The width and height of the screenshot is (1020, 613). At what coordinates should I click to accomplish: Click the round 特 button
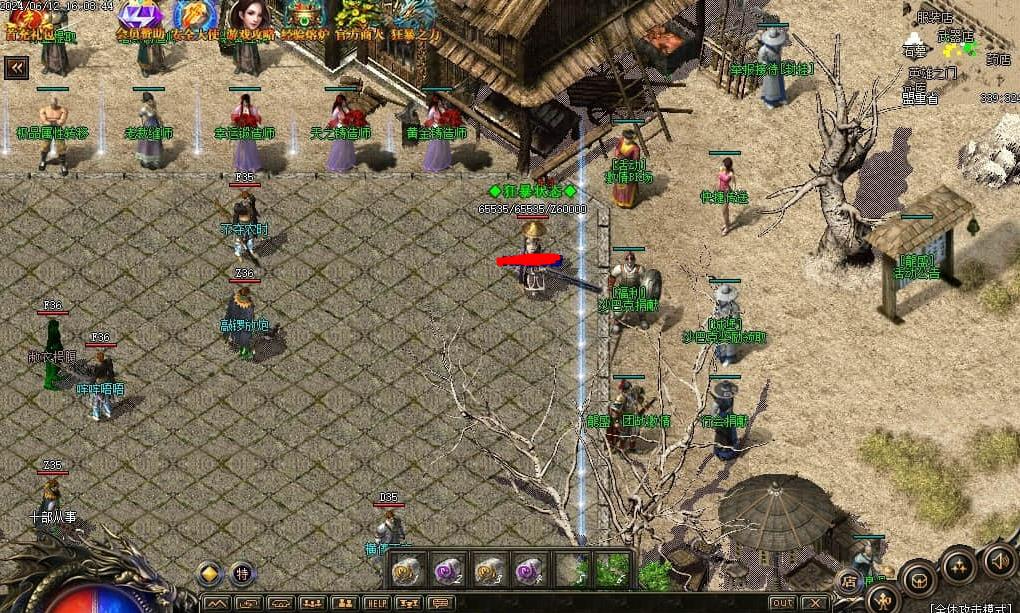[x=242, y=574]
